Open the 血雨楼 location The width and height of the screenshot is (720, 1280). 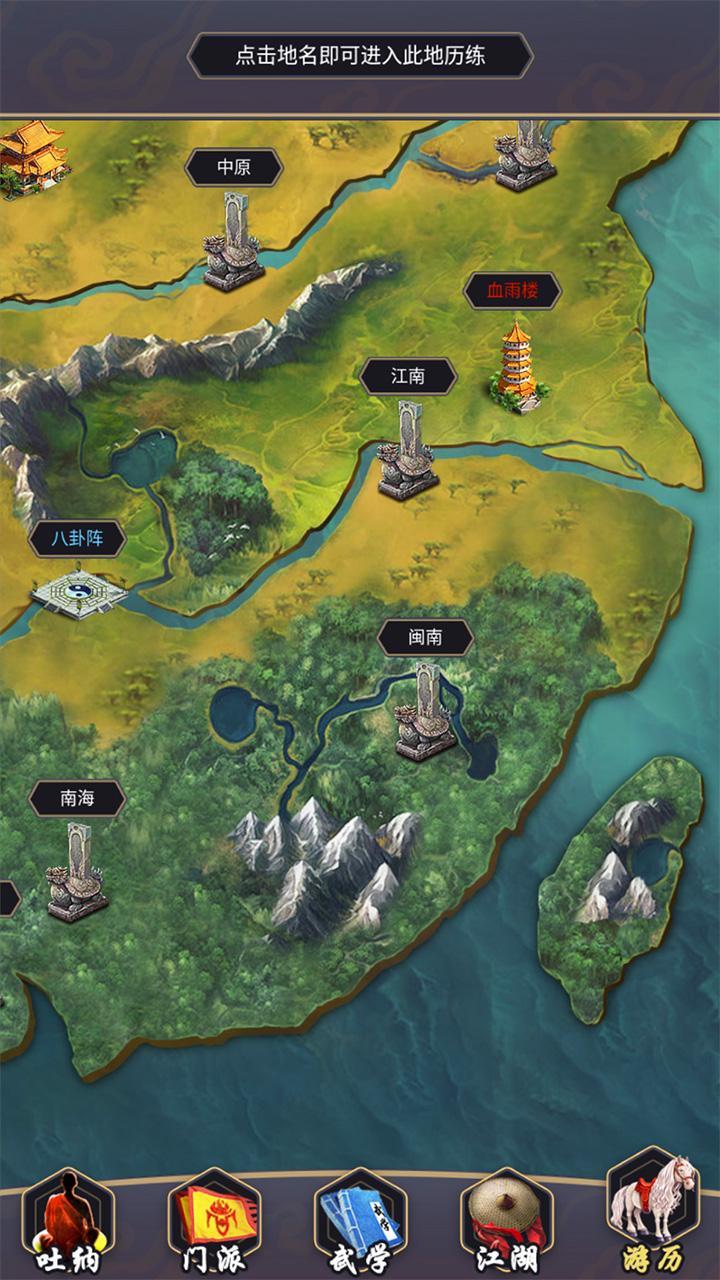(x=512, y=291)
